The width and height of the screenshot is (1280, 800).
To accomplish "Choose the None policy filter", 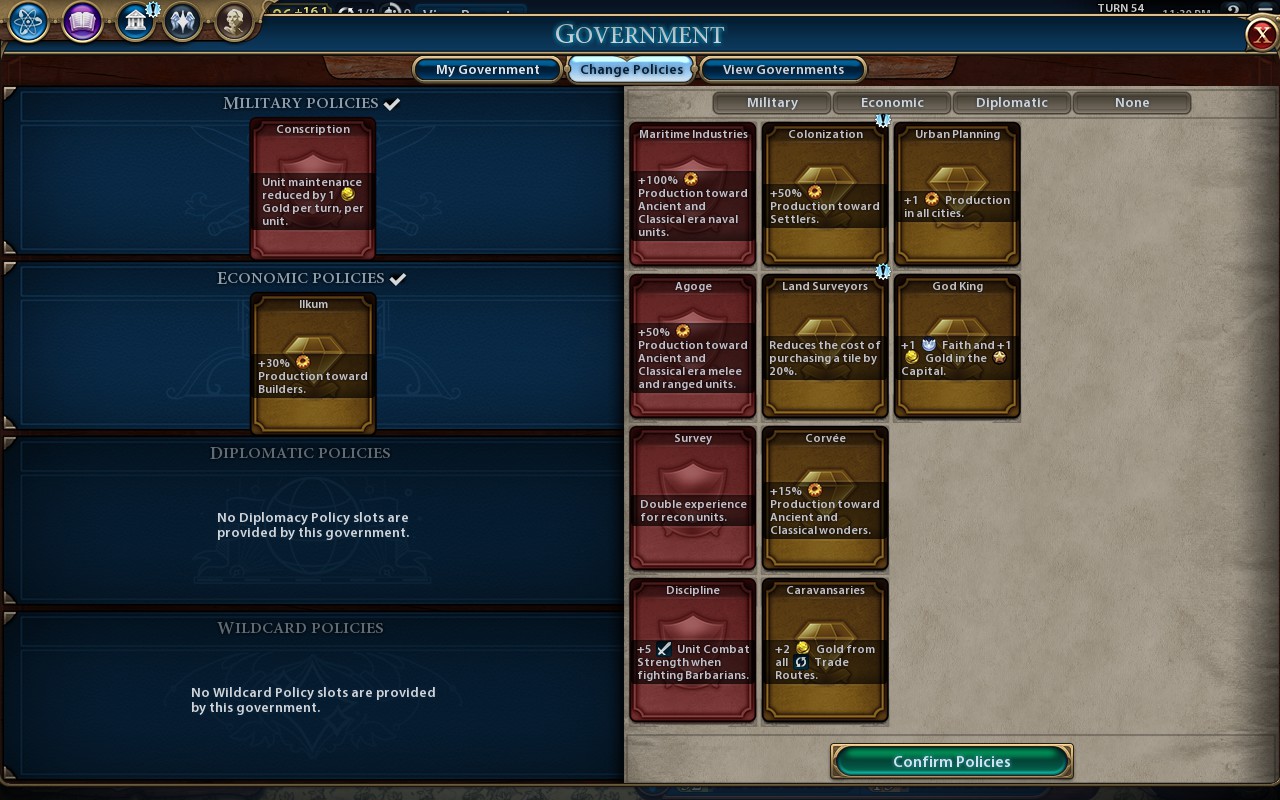I will pyautogui.click(x=1132, y=102).
